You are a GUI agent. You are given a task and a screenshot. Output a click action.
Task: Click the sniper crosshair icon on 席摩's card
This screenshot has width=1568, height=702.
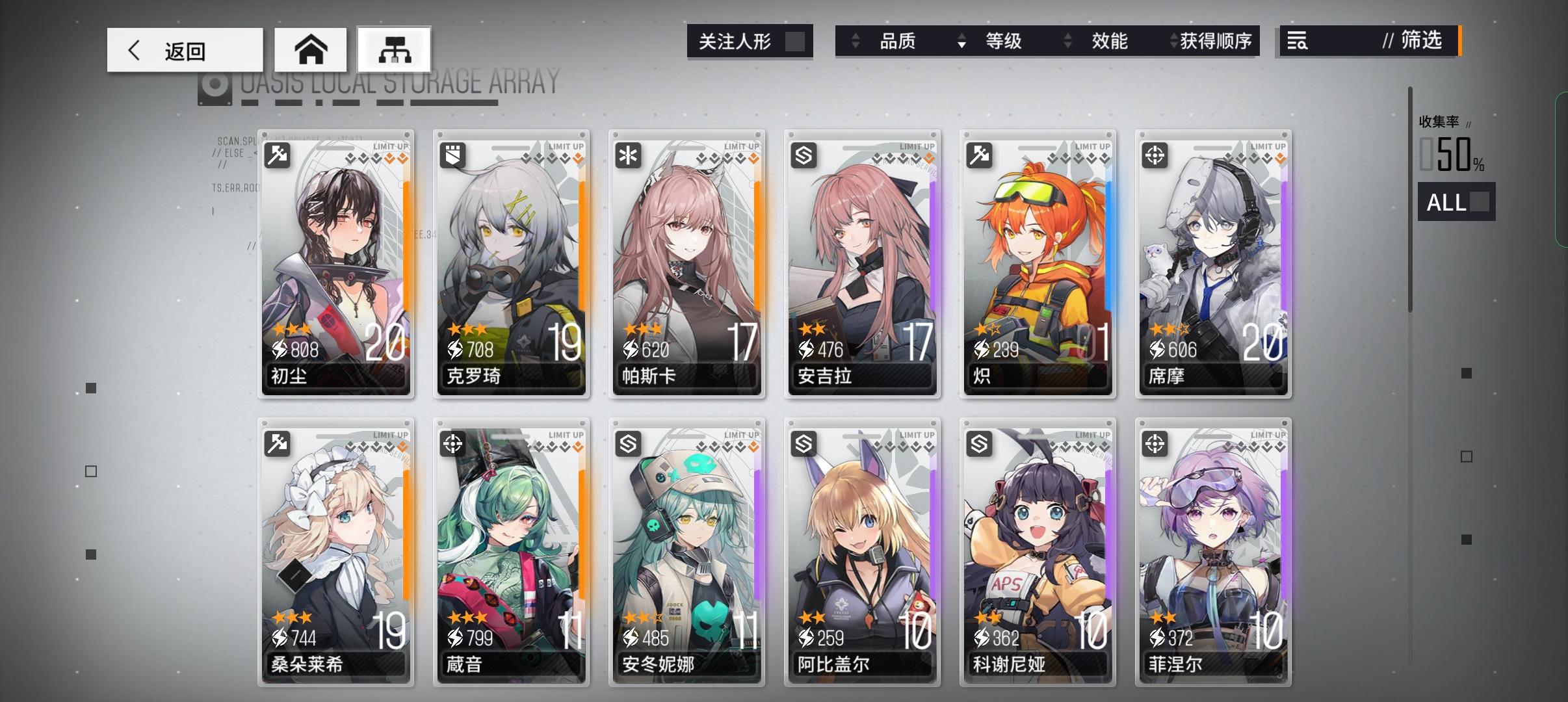(1156, 154)
